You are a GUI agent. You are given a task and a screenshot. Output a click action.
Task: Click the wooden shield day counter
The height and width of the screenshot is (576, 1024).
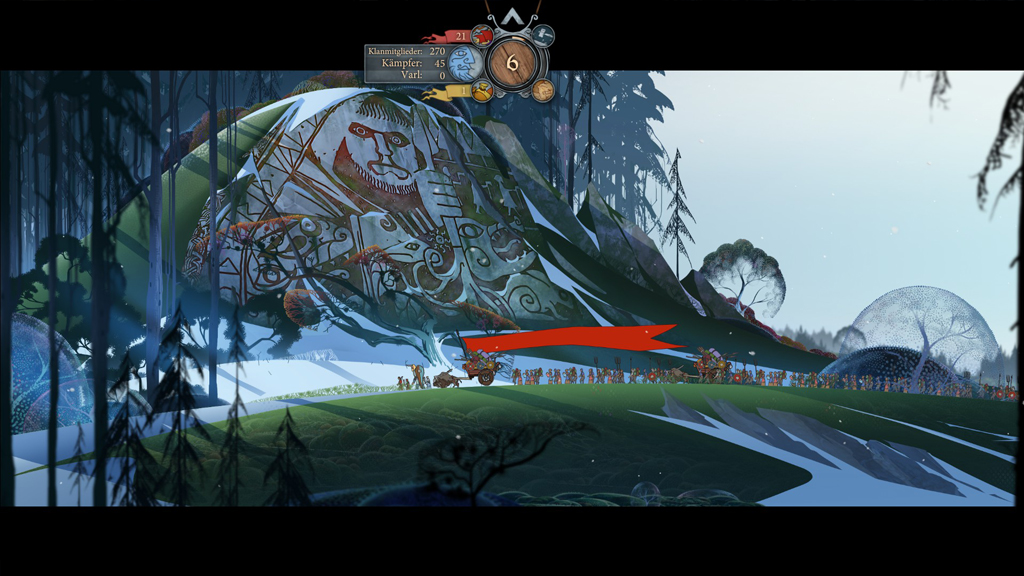pyautogui.click(x=512, y=63)
